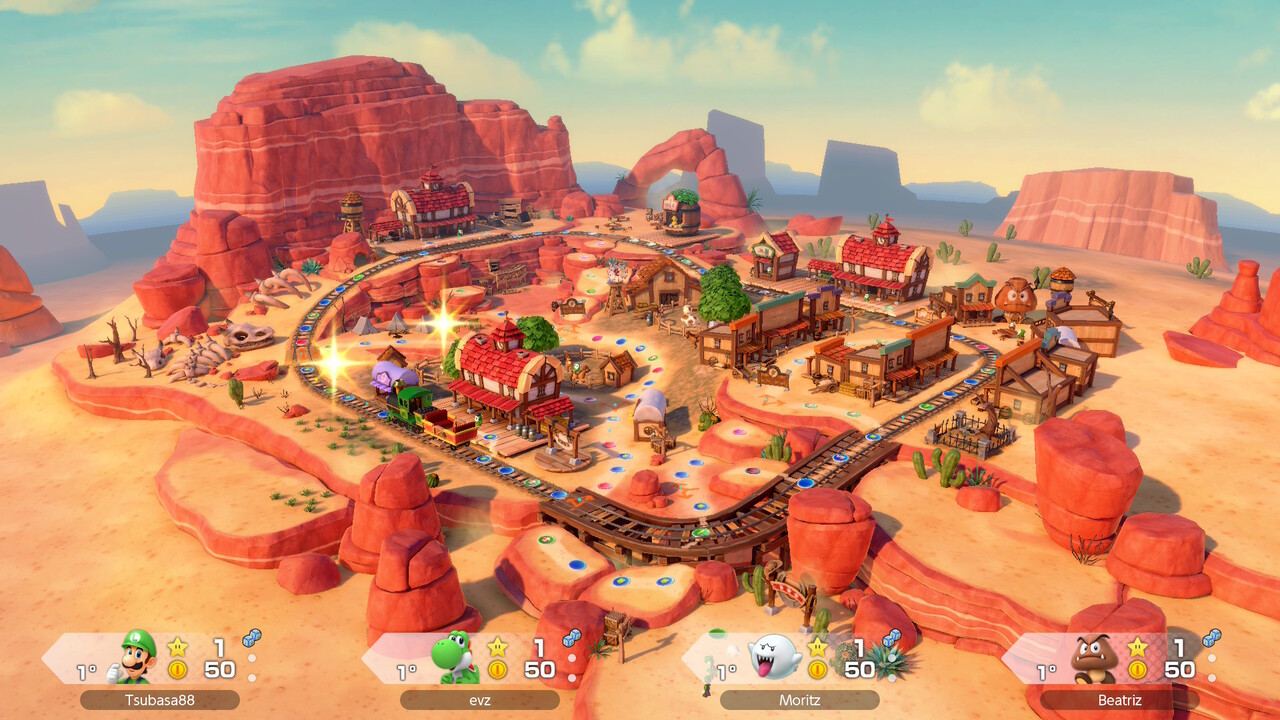Click Boo's portrait in the player panel

click(774, 657)
